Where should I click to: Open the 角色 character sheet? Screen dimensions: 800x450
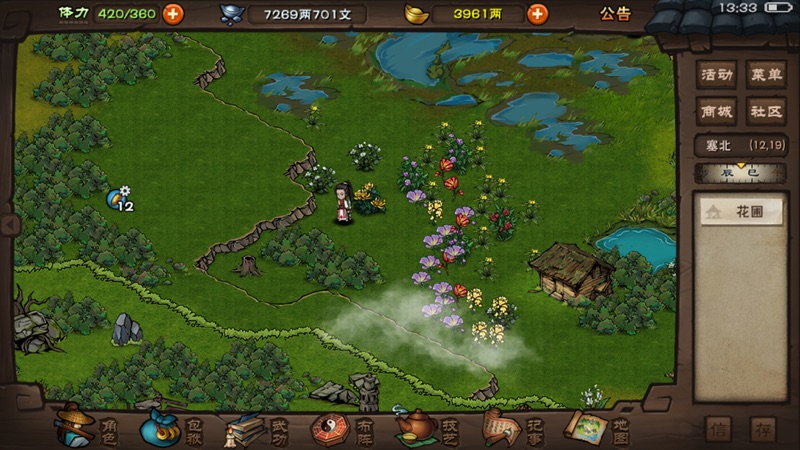[90, 428]
